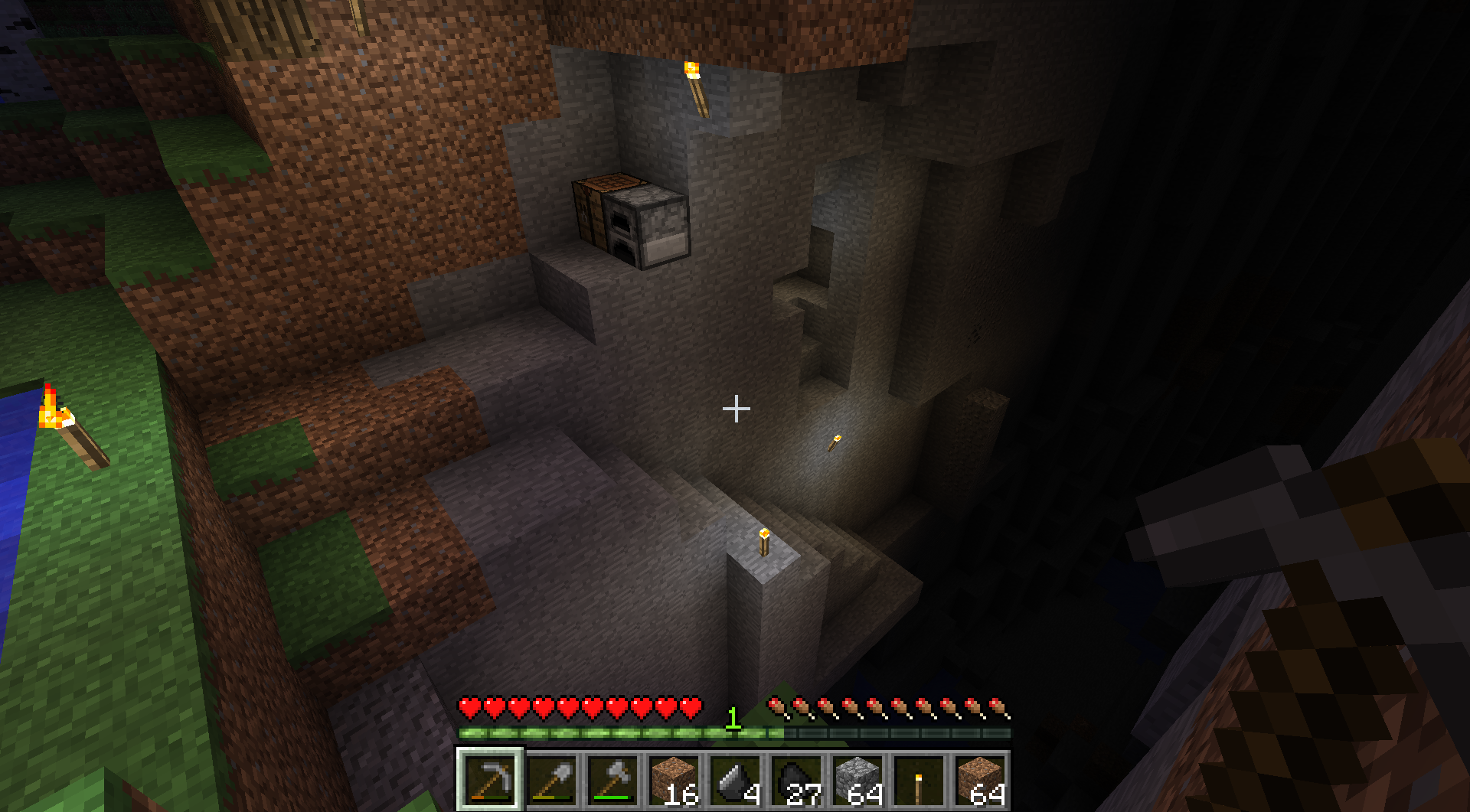Select the stone pickaxe hotbar slot
The image size is (1470, 812).
click(x=490, y=780)
